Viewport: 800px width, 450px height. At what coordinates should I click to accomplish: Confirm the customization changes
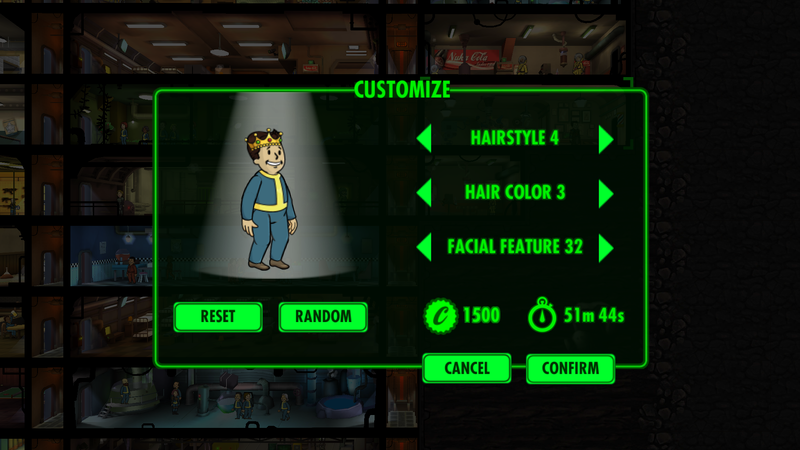570,368
